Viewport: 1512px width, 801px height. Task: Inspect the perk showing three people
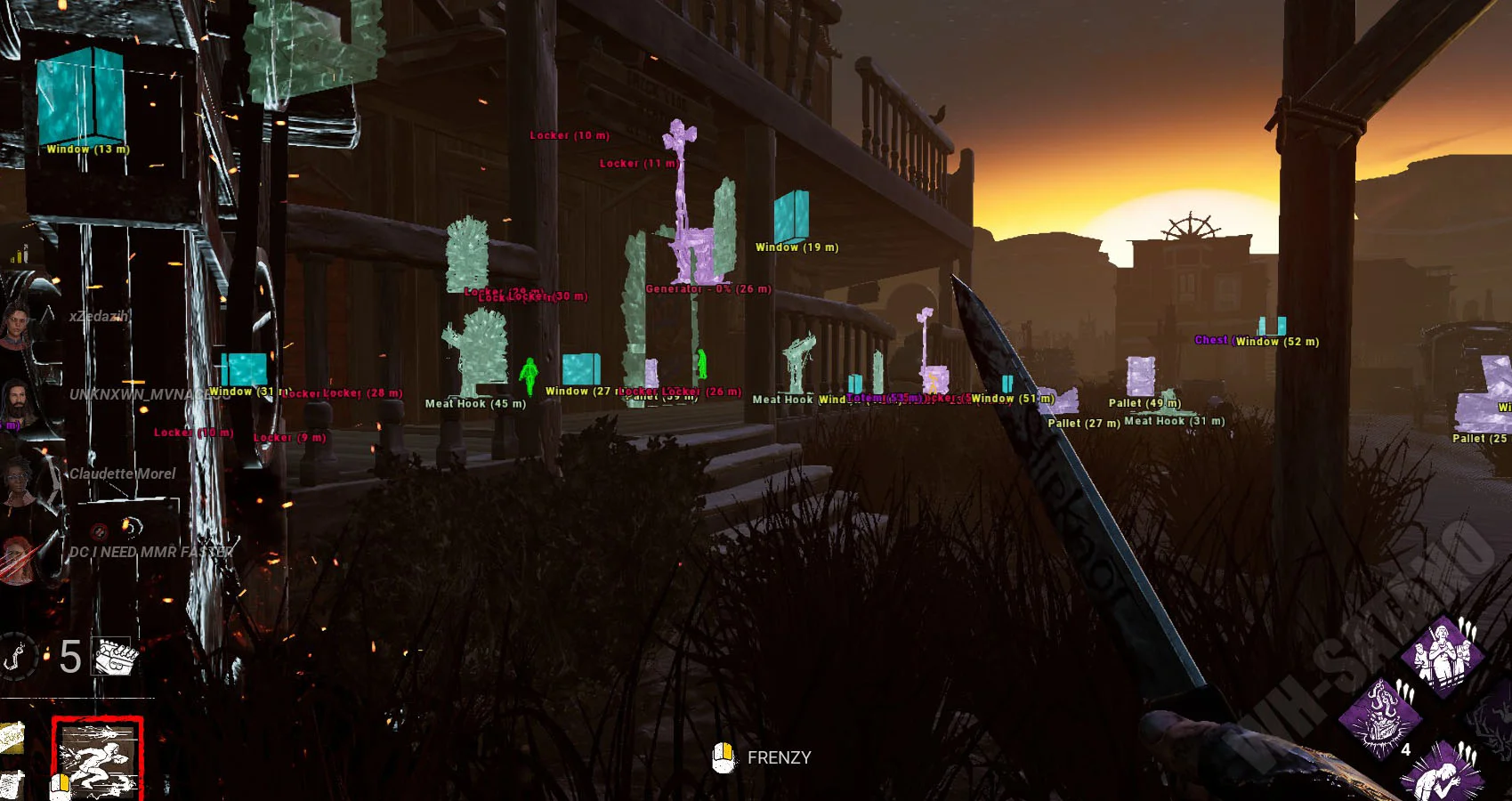click(x=1442, y=657)
